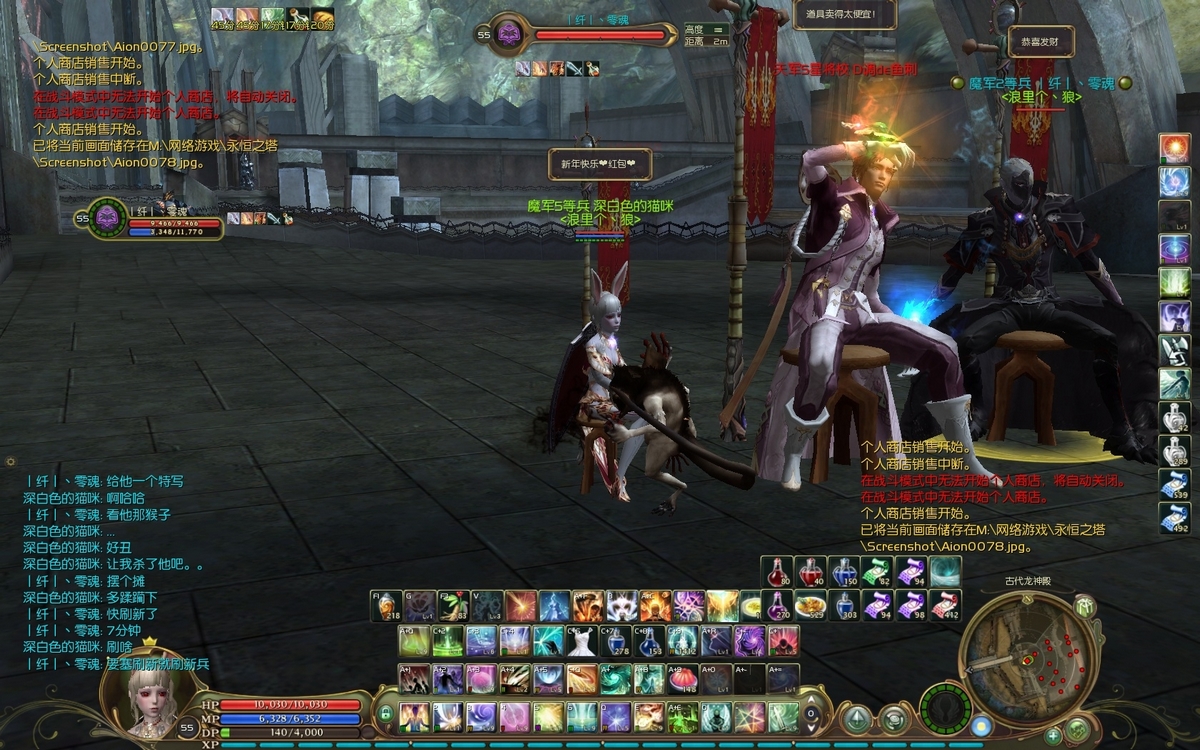The height and width of the screenshot is (750, 1200).
Task: Use the white dress item slot
Action: pyautogui.click(x=581, y=640)
